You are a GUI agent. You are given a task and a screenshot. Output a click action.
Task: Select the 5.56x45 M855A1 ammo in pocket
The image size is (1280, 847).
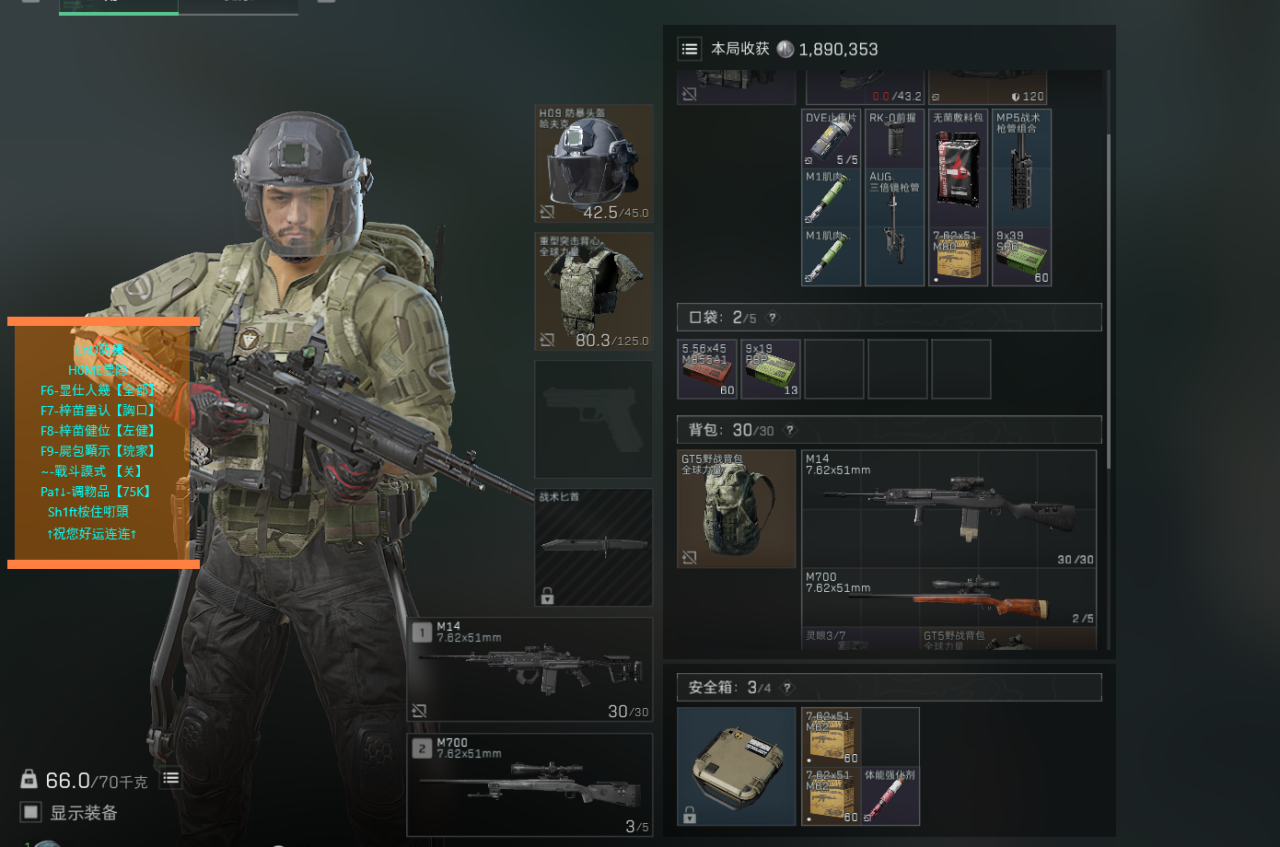[x=707, y=369]
